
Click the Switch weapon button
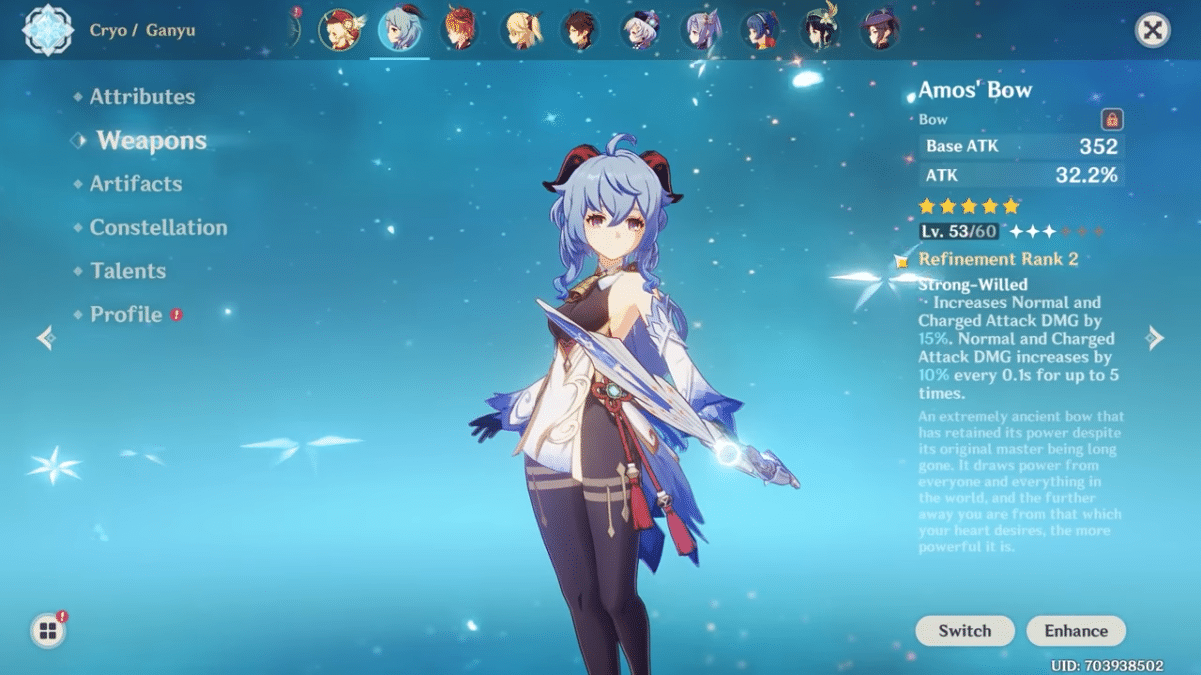click(964, 631)
